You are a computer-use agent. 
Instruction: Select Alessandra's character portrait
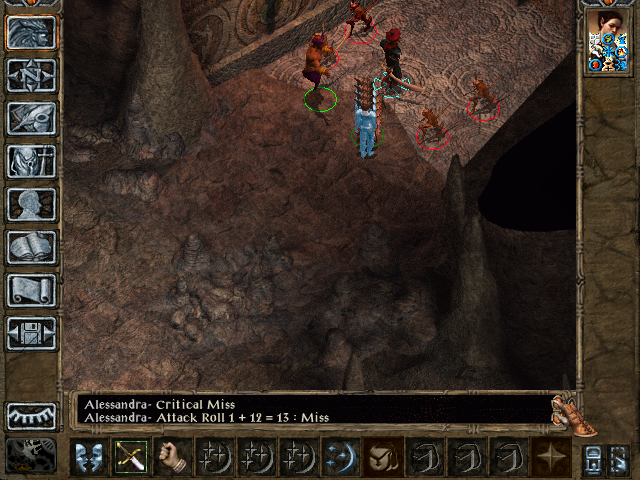pos(609,41)
